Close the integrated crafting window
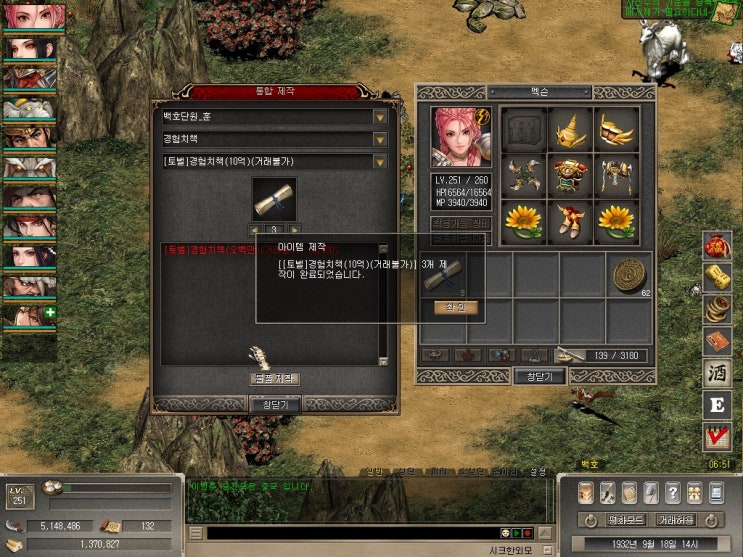The height and width of the screenshot is (557, 743). [x=274, y=404]
